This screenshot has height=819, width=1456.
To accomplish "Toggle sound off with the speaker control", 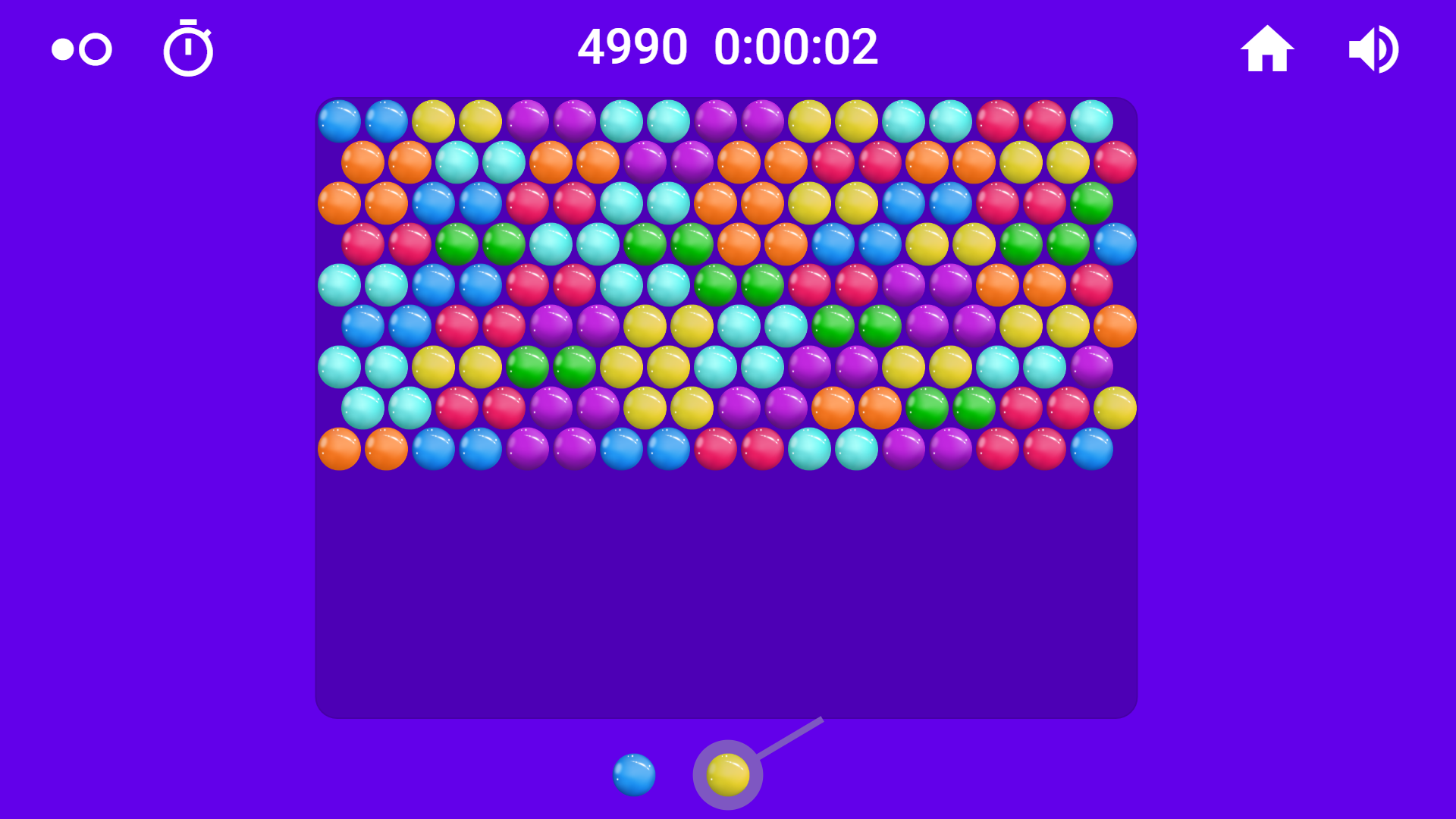I will tap(1373, 47).
